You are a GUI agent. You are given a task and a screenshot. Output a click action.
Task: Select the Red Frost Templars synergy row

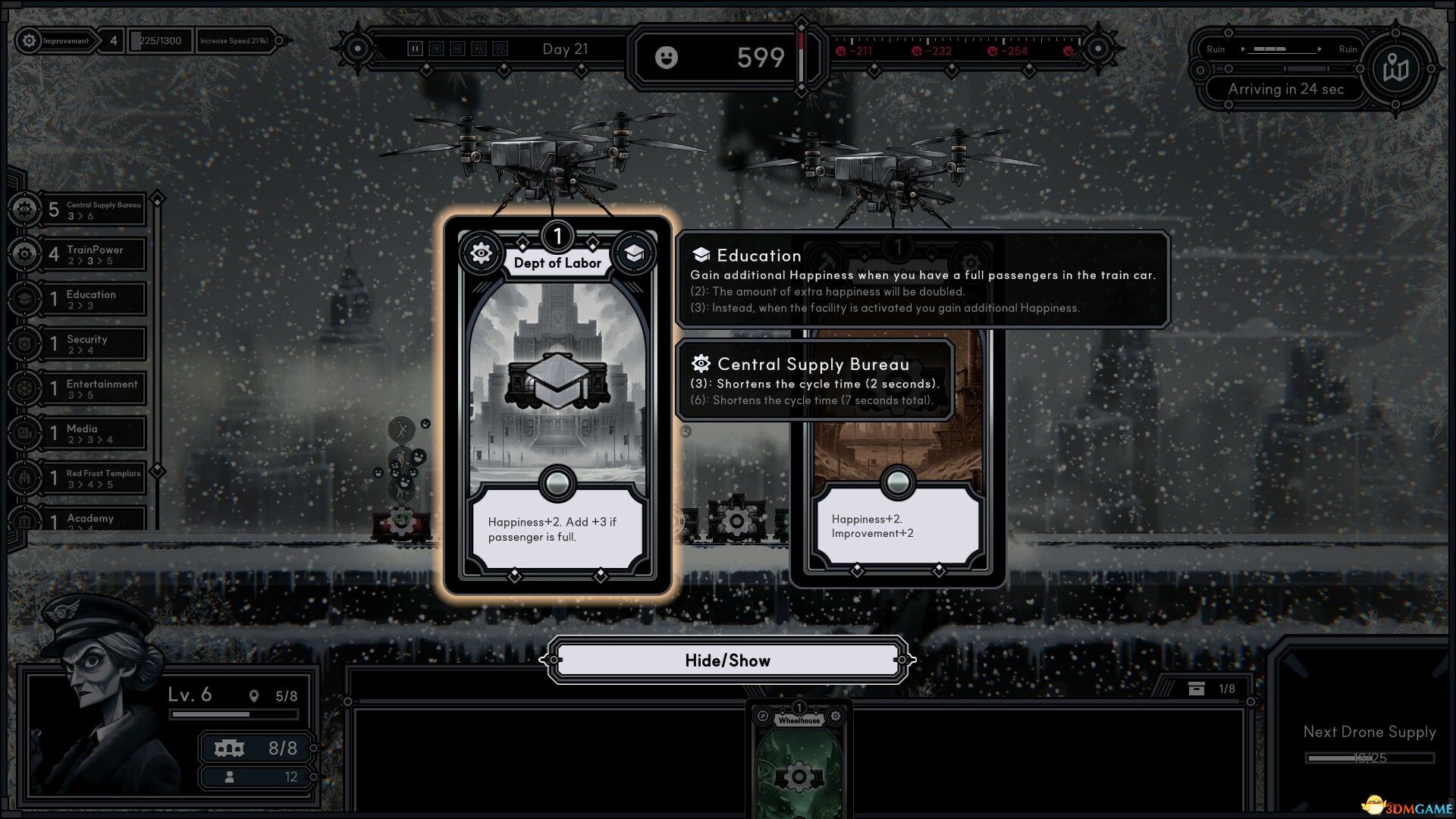[91, 479]
